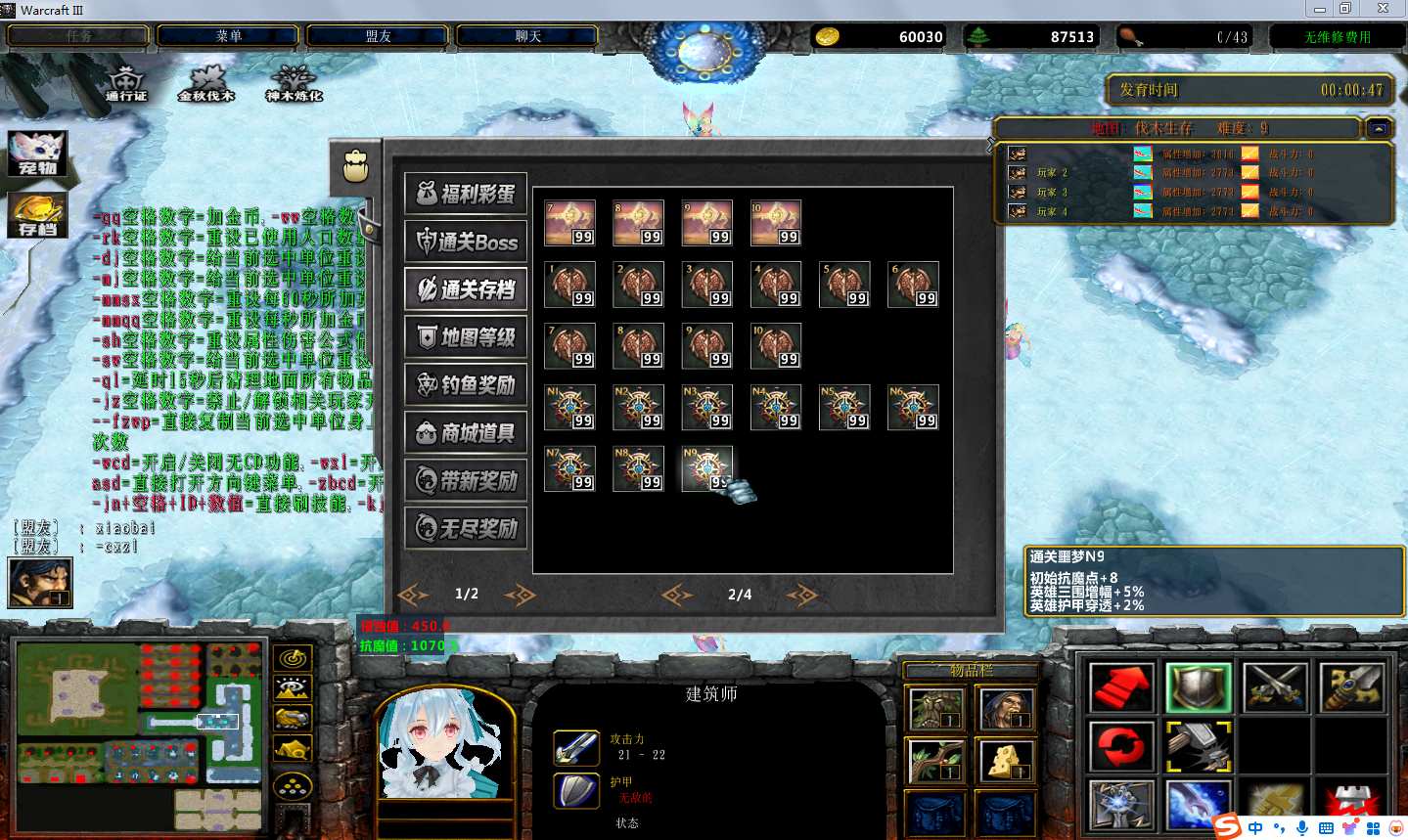The image size is (1408, 840).
Task: Switch to the 无尽奖励 category
Action: (x=466, y=528)
